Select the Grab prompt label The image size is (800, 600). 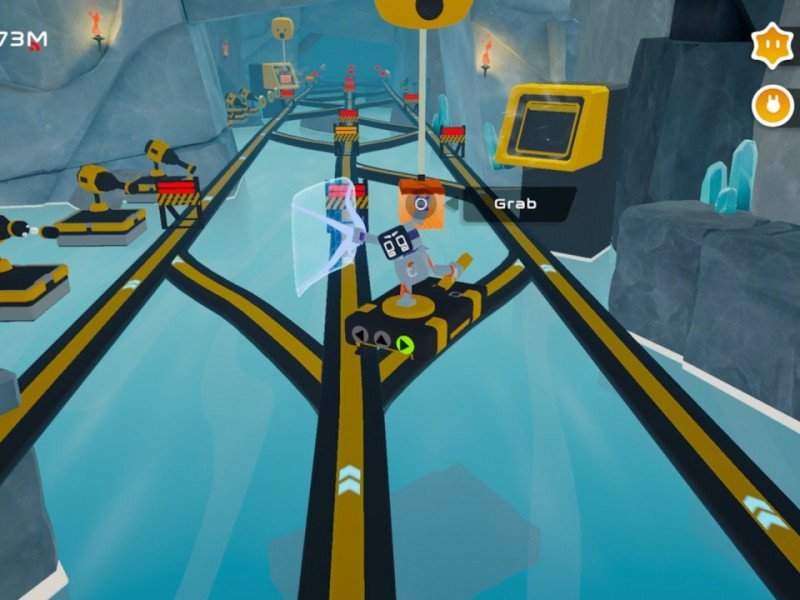coord(516,204)
